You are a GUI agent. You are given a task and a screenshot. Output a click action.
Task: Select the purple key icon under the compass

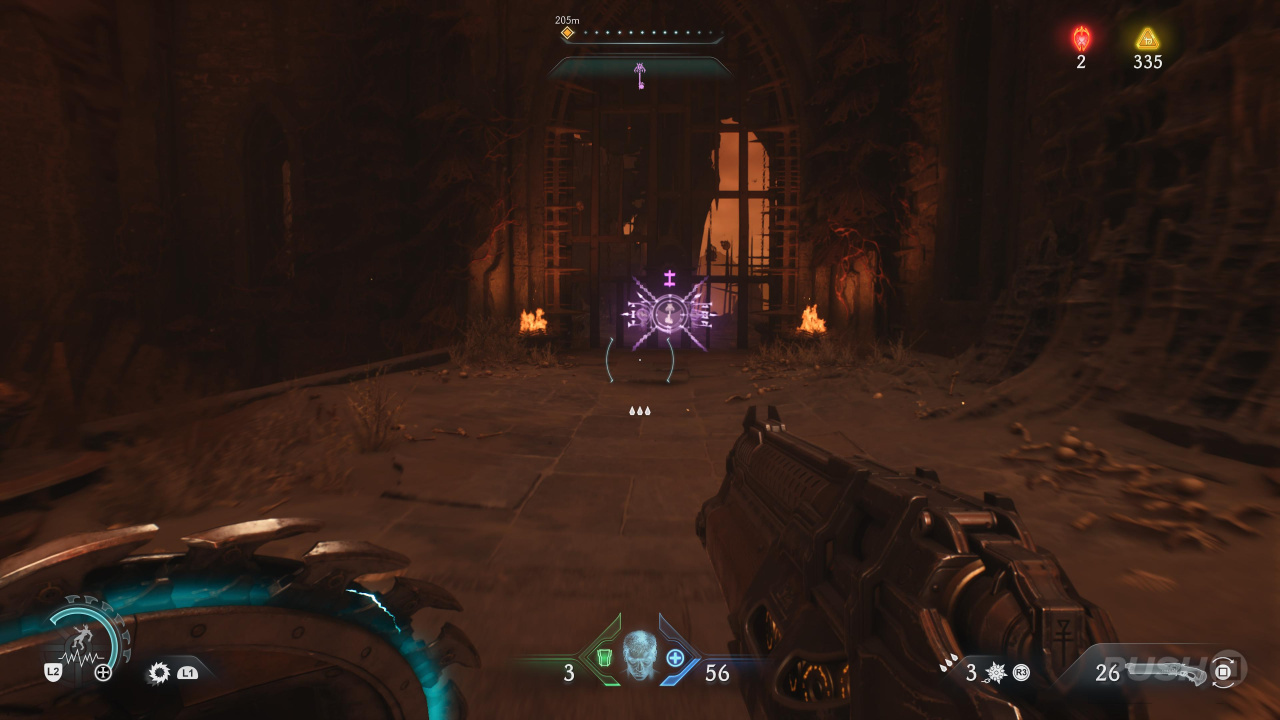[x=640, y=75]
